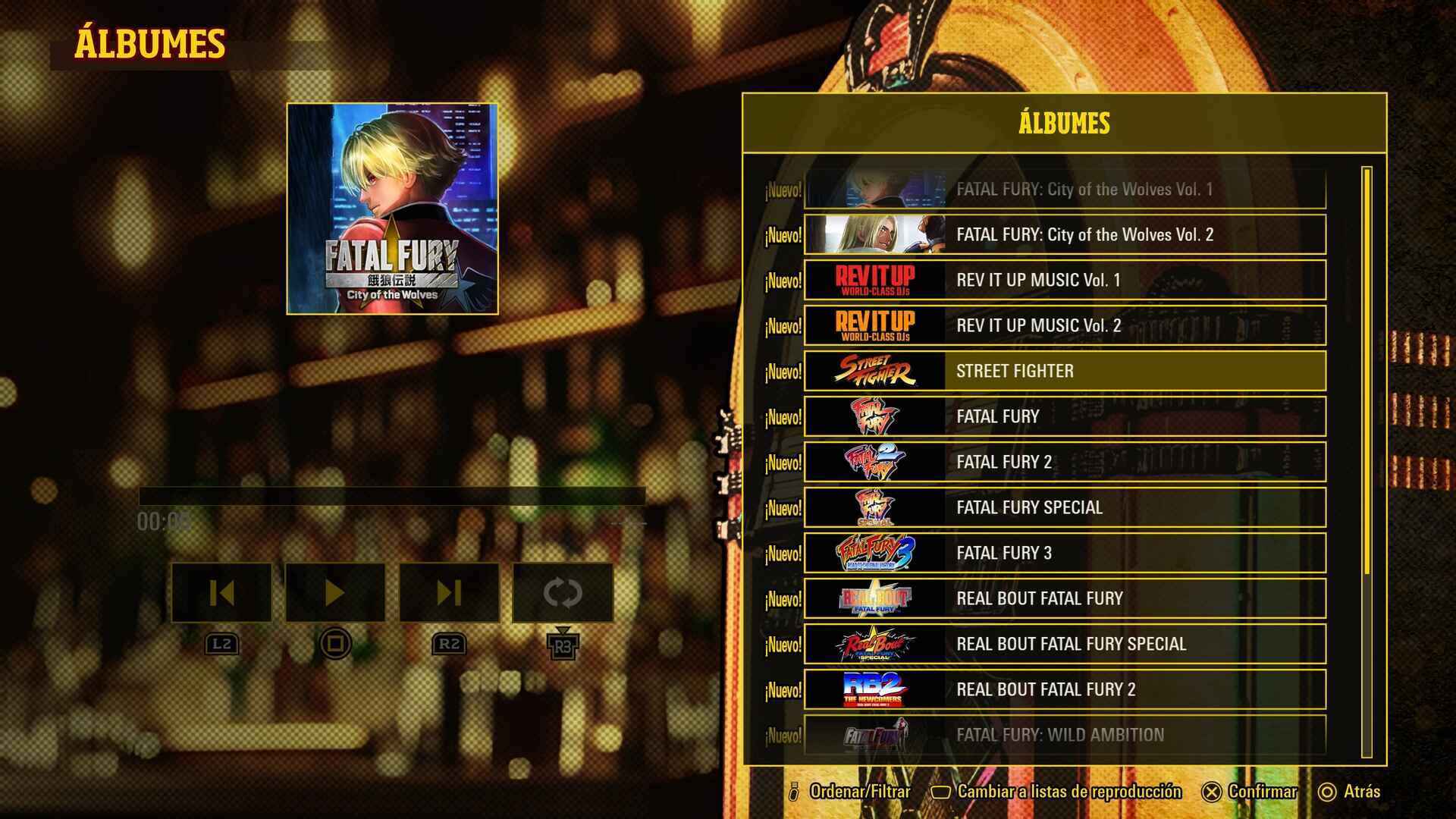Select FATAL FURY SPECIAL album row
This screenshot has height=819, width=1456.
pyautogui.click(x=1065, y=507)
